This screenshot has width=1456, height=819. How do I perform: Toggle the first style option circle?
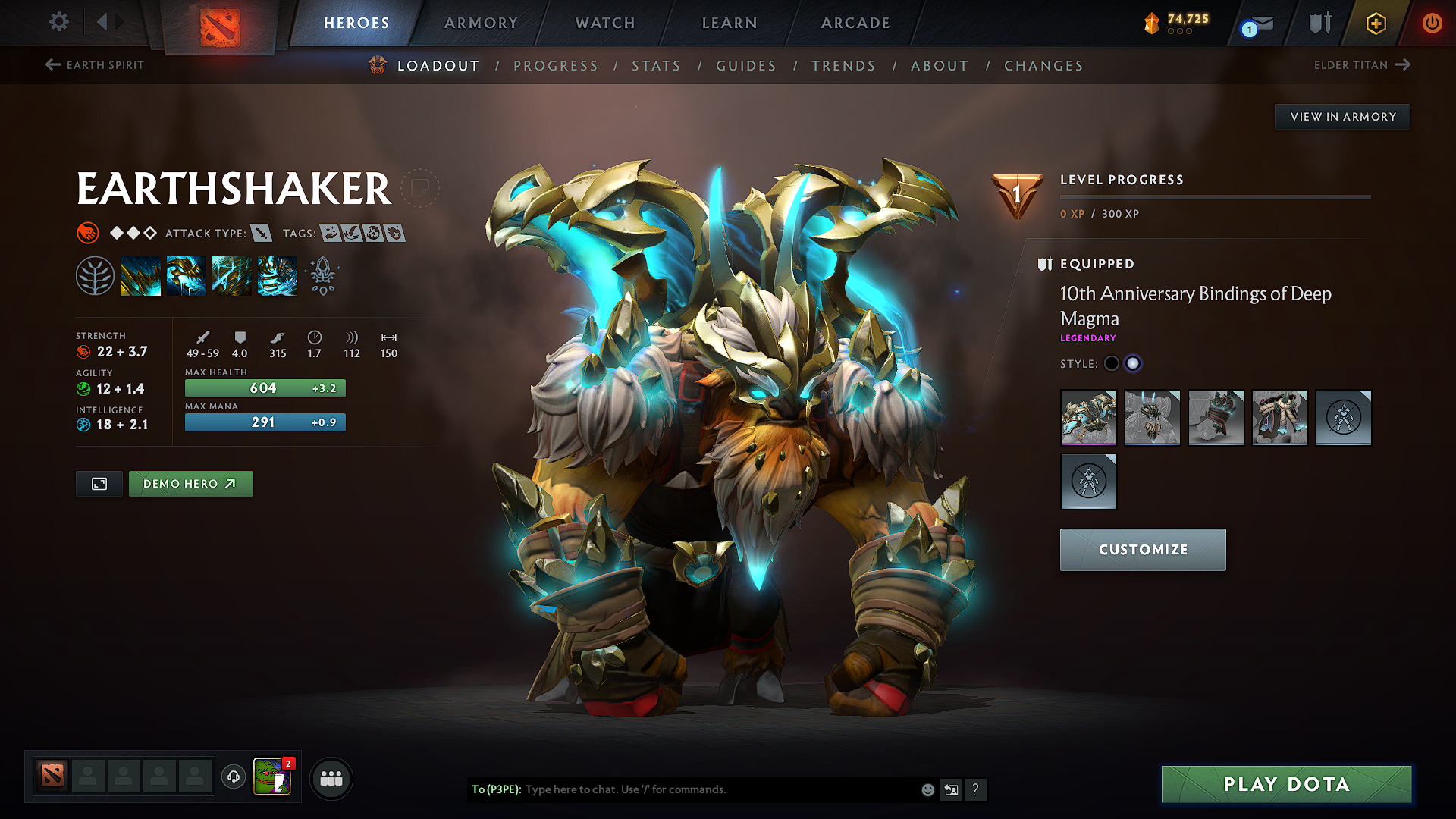[x=1111, y=363]
